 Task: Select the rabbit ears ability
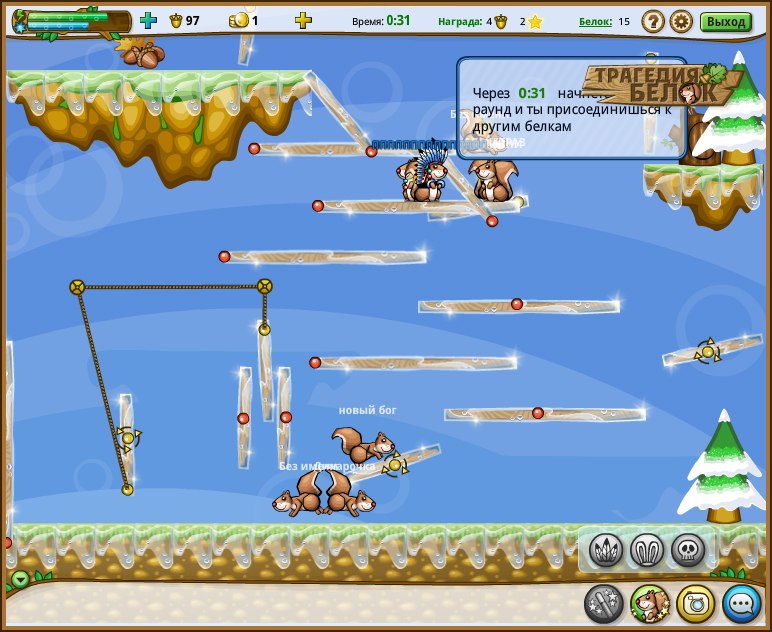[x=647, y=549]
